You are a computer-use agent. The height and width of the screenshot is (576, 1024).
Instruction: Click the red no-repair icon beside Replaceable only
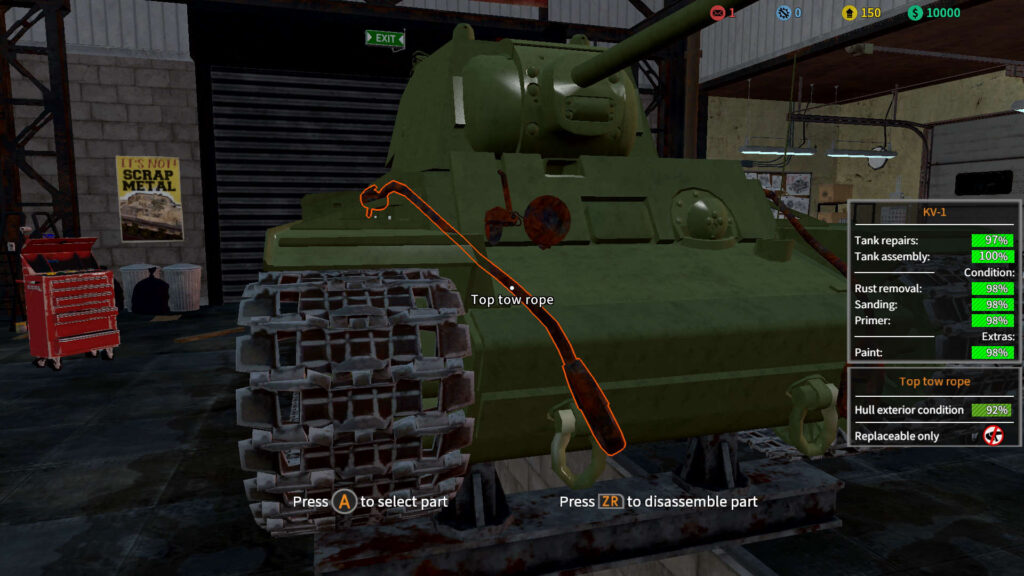pyautogui.click(x=993, y=435)
